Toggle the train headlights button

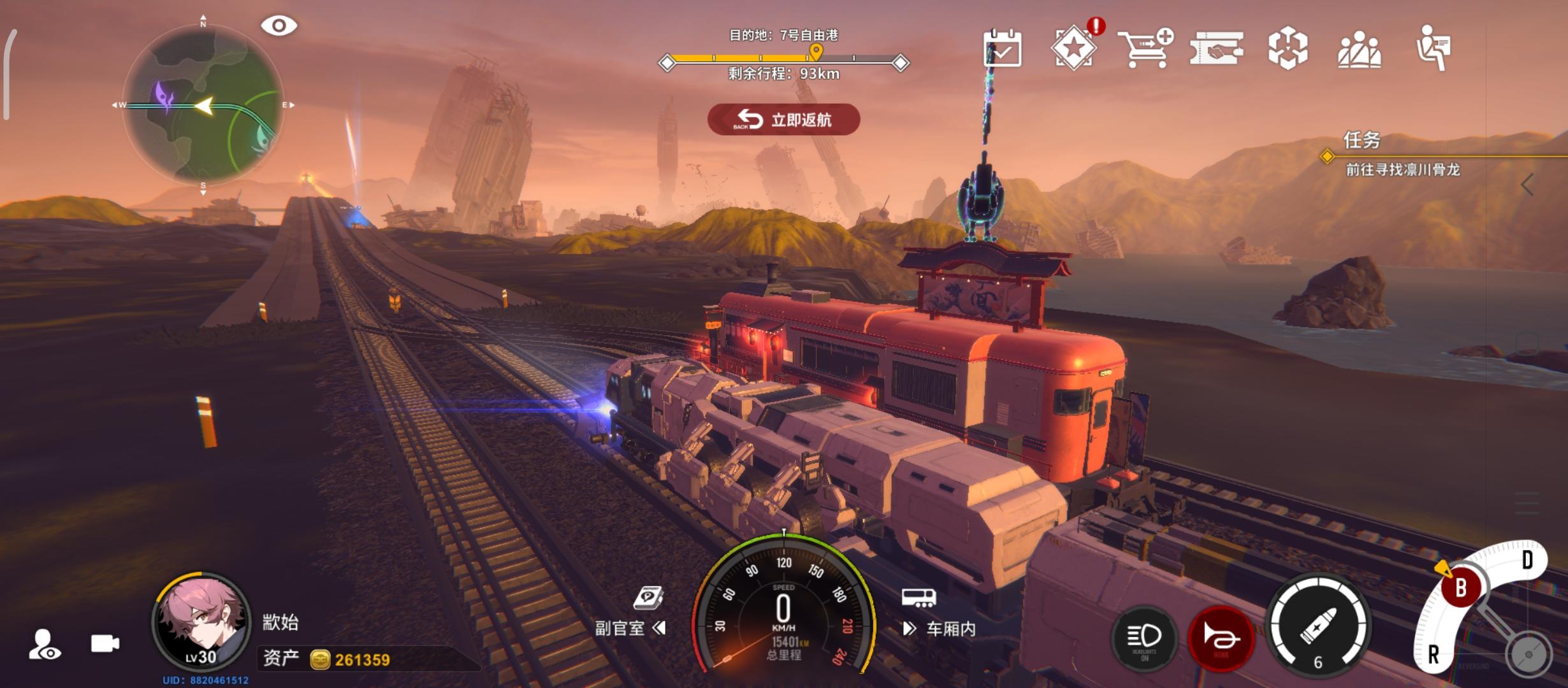point(1144,638)
